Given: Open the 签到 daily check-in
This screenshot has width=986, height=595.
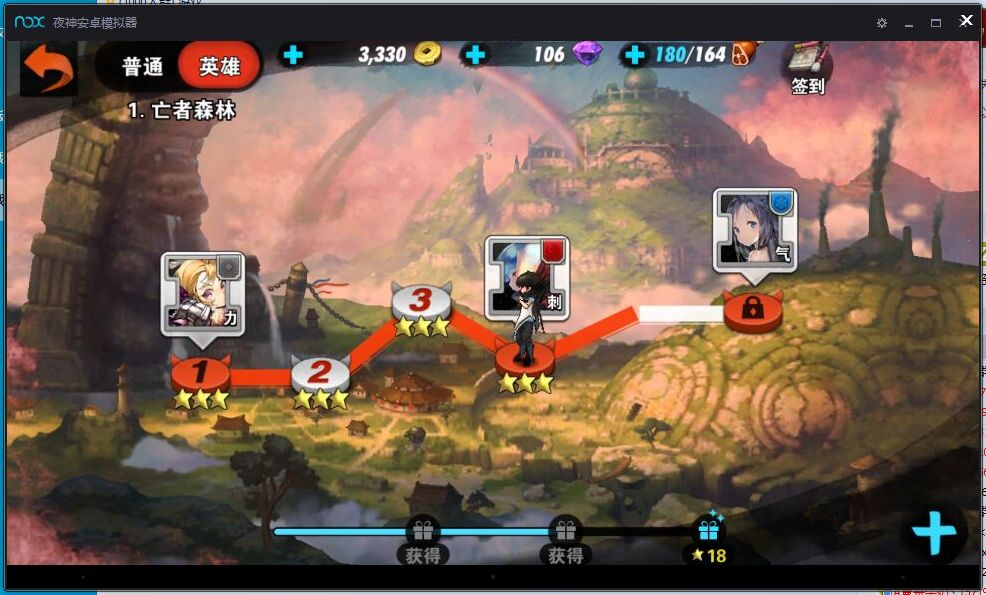Looking at the screenshot, I should [x=807, y=68].
